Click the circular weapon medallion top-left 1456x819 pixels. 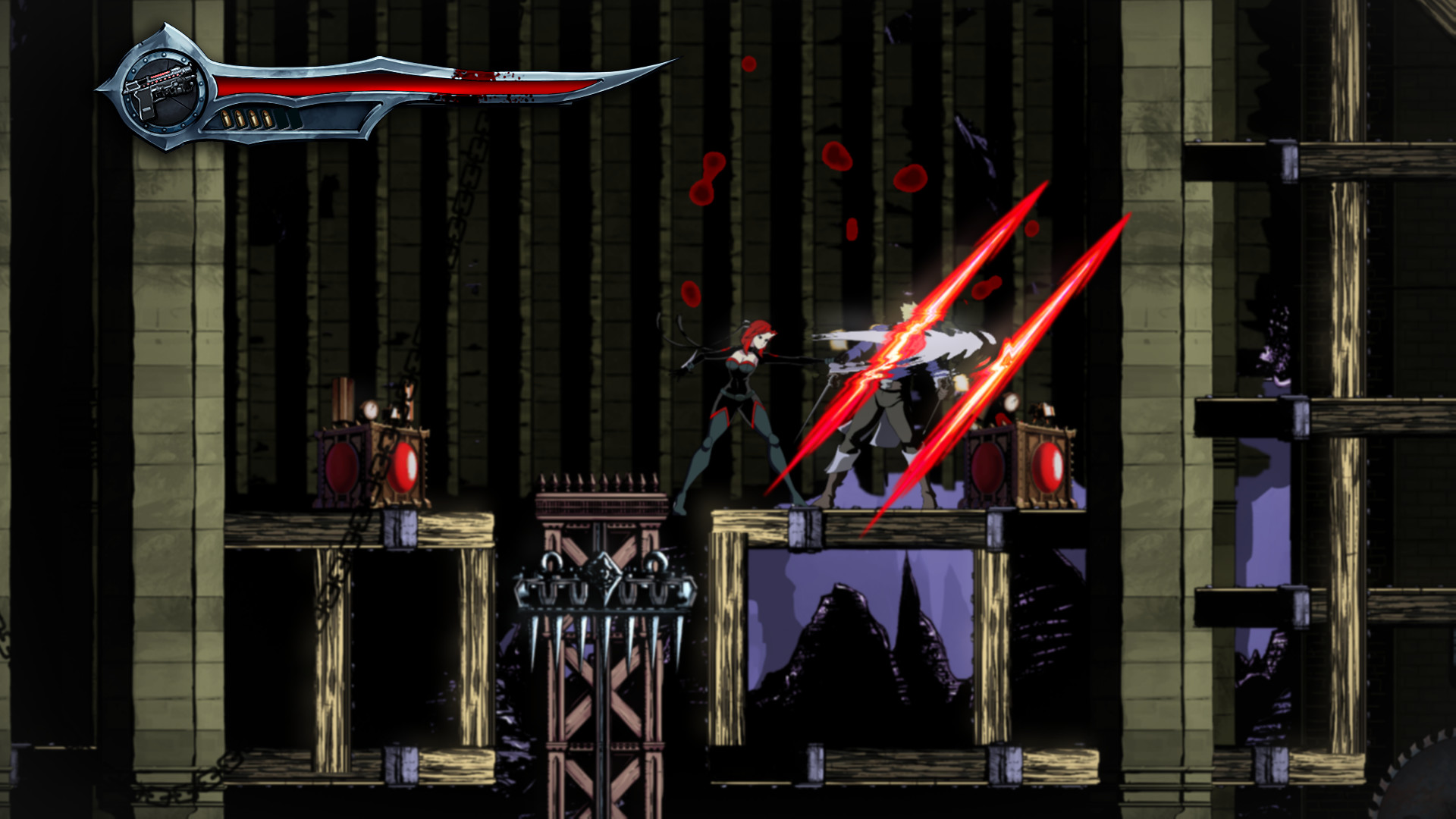(x=165, y=93)
